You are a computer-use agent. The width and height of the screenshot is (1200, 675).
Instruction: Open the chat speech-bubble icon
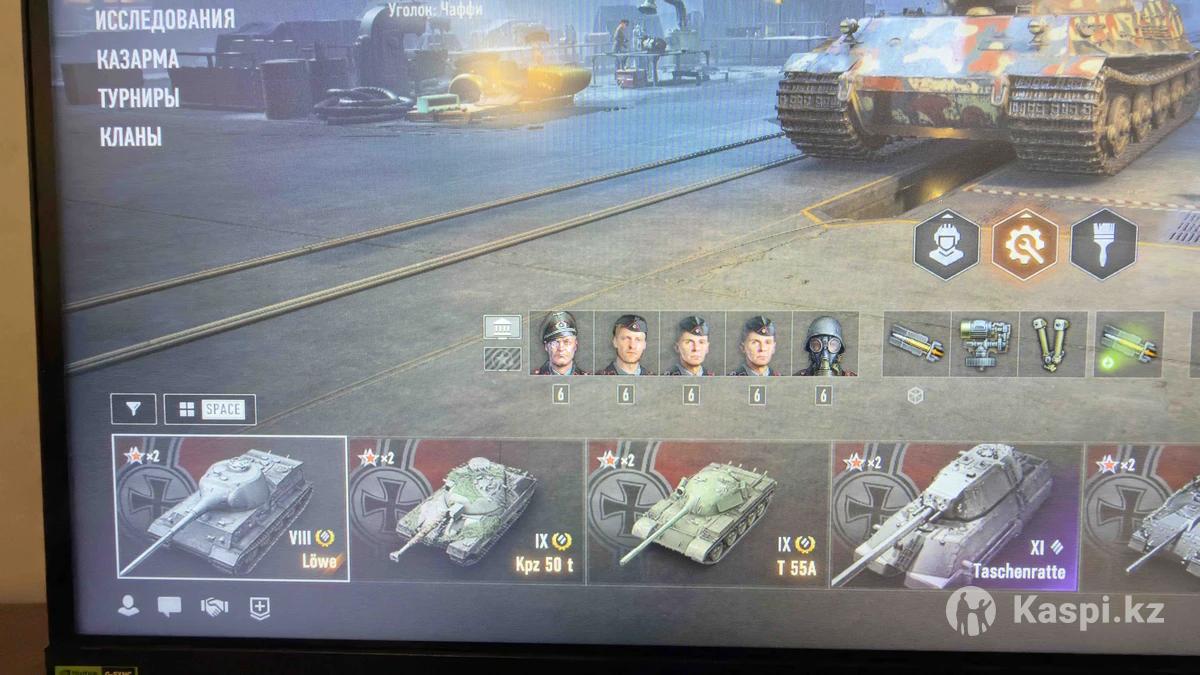(x=170, y=607)
